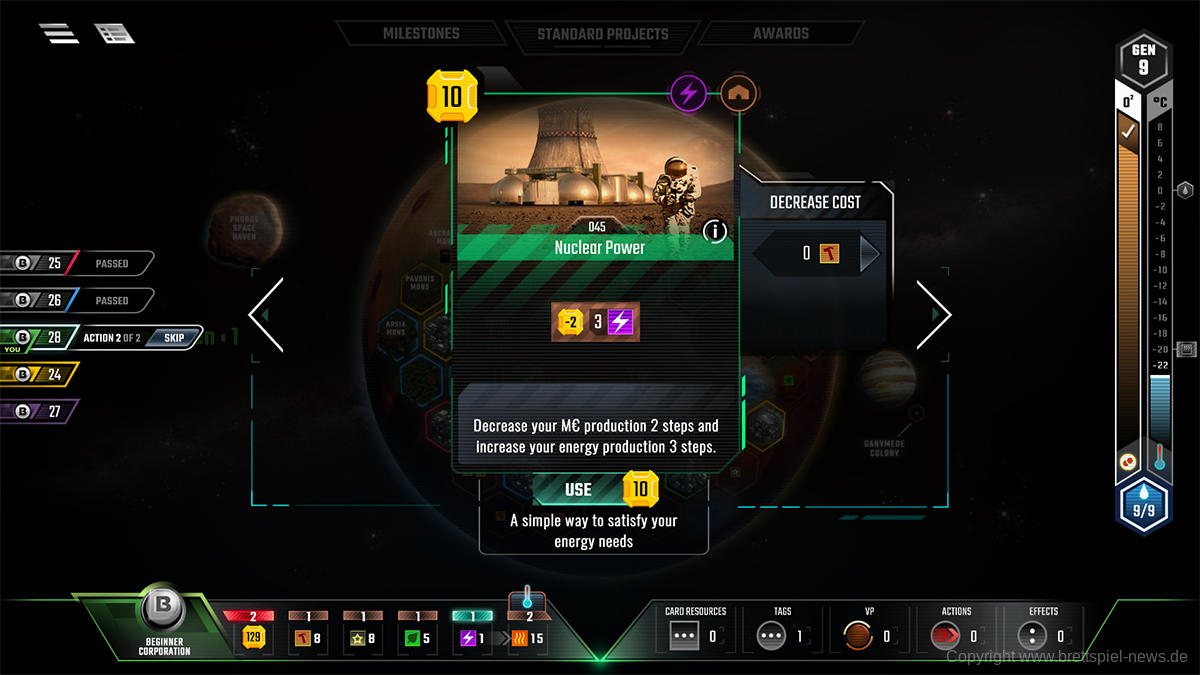Open the hamburger menu
This screenshot has width=1200, height=675.
point(59,33)
